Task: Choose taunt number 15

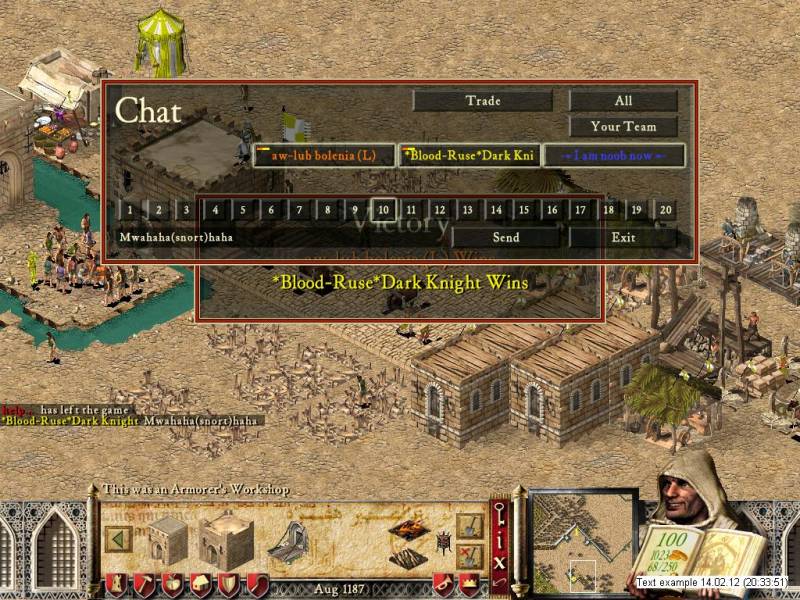Action: point(524,210)
